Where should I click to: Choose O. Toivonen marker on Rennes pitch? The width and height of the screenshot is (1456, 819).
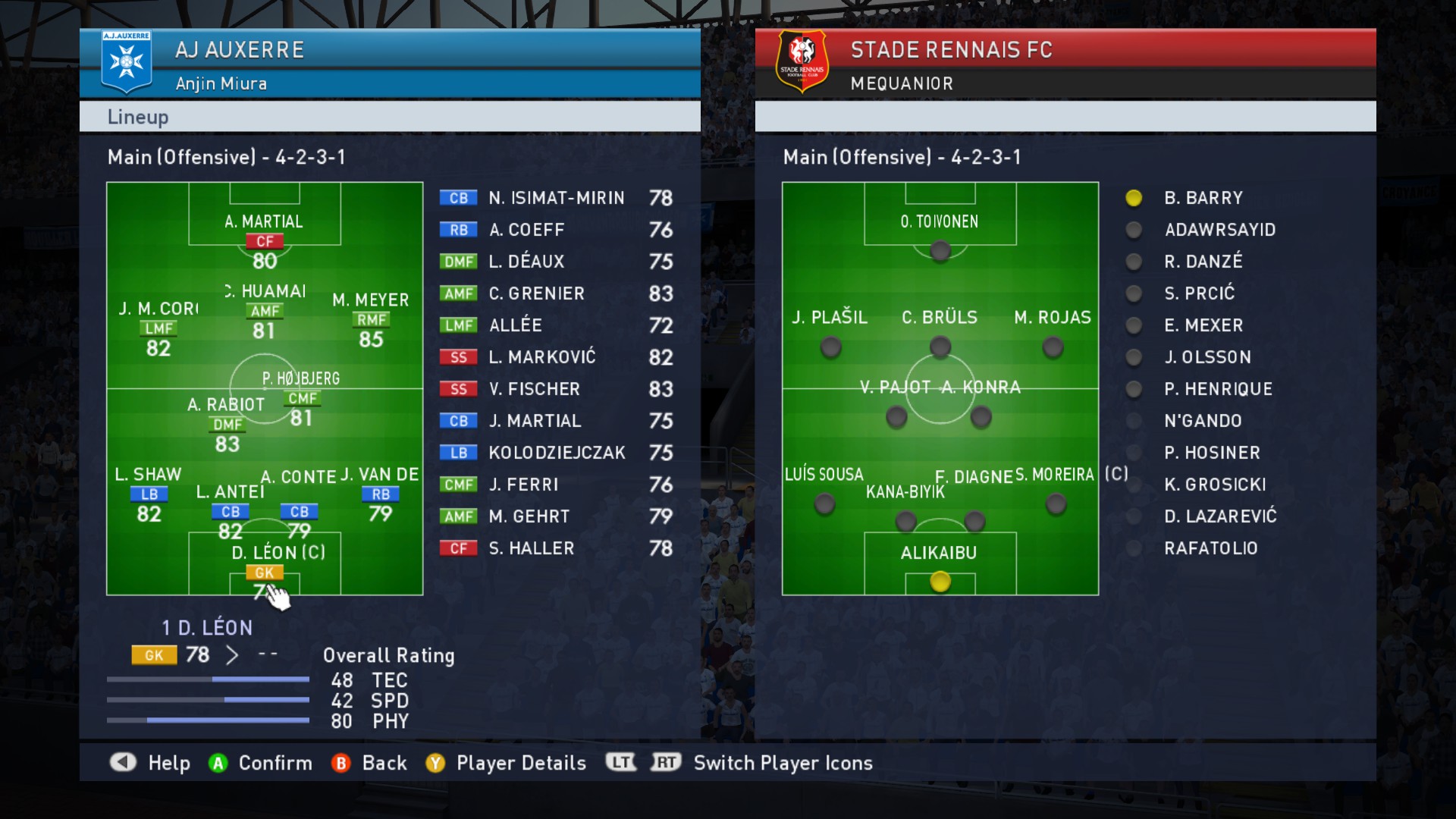pyautogui.click(x=940, y=250)
